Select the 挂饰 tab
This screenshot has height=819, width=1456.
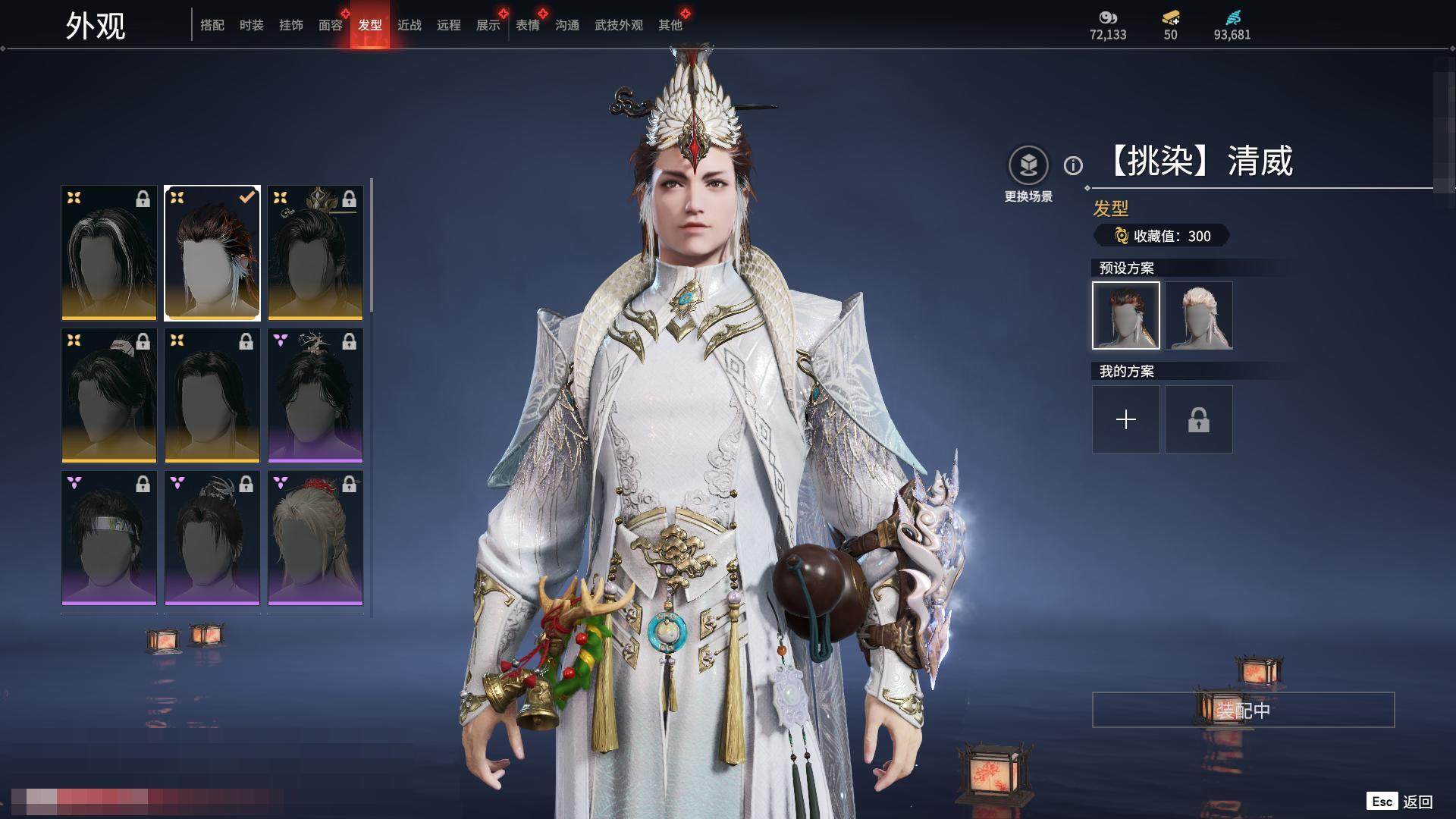click(291, 25)
